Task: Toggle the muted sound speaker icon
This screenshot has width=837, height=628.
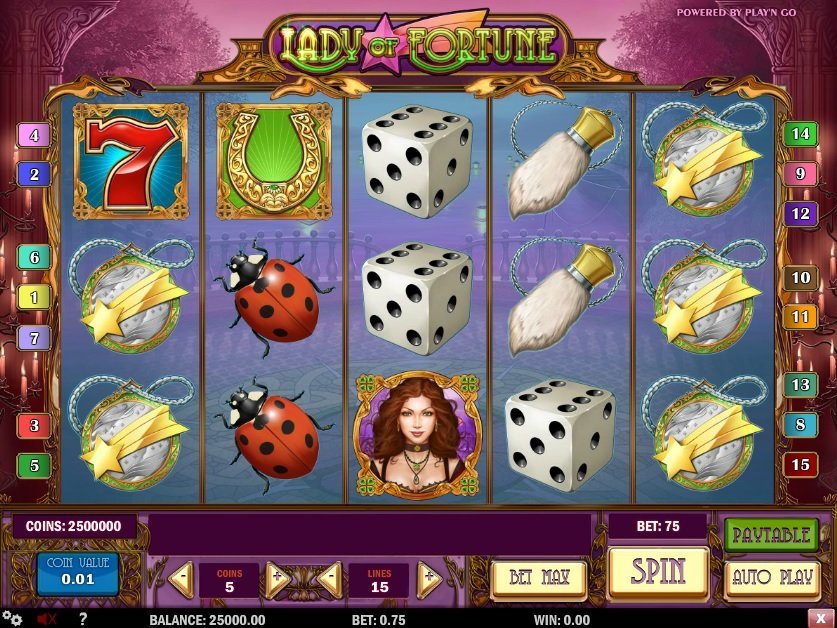Action: [x=46, y=619]
